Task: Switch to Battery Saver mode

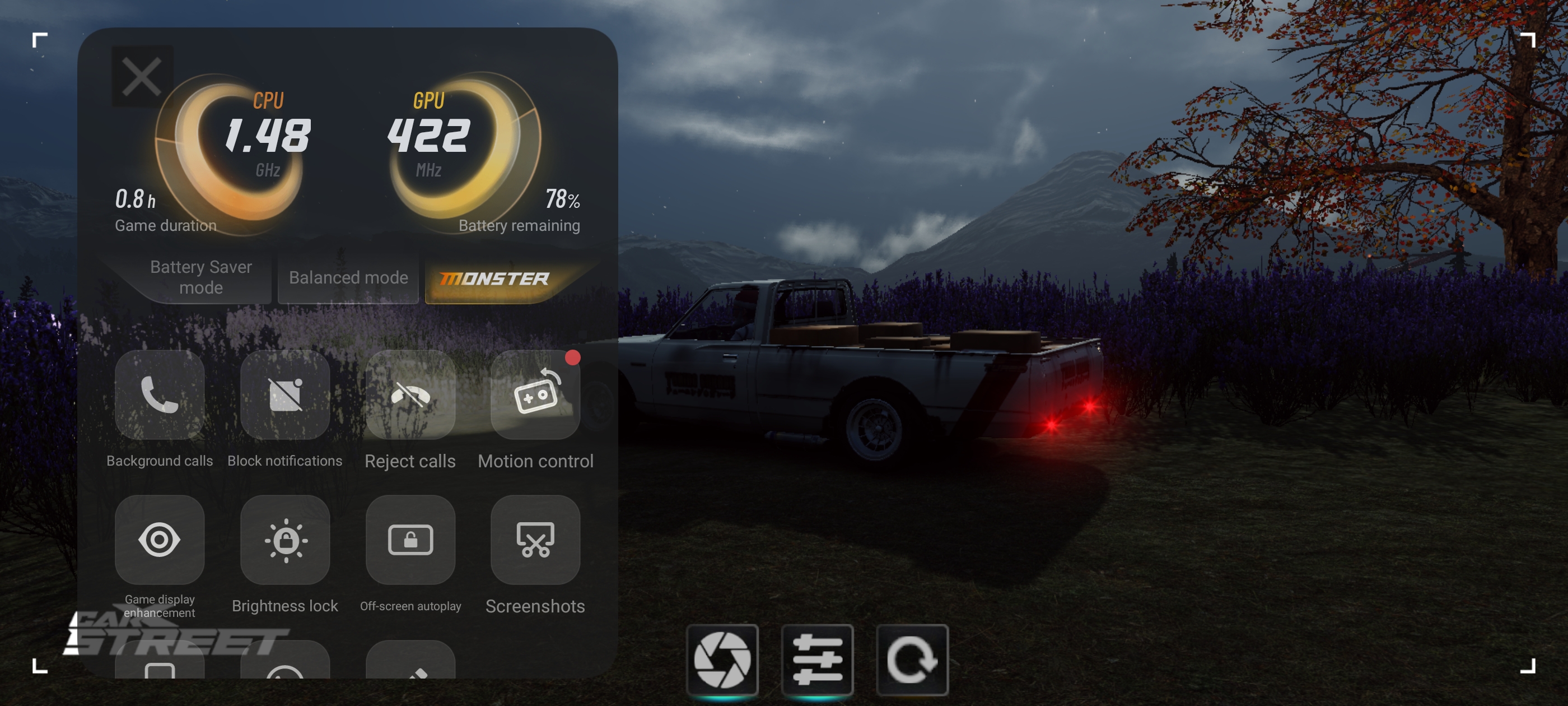Action: [x=201, y=277]
